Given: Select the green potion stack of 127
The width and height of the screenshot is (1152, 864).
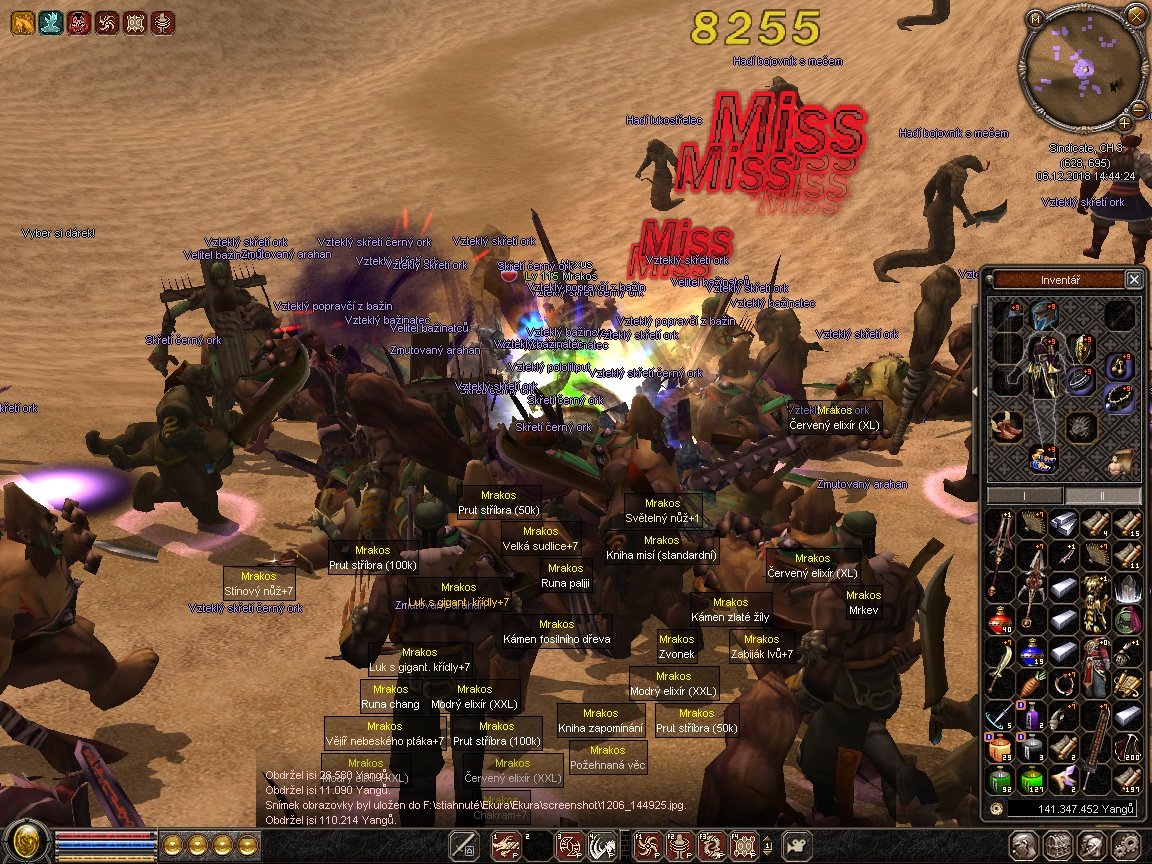Looking at the screenshot, I should (1032, 779).
